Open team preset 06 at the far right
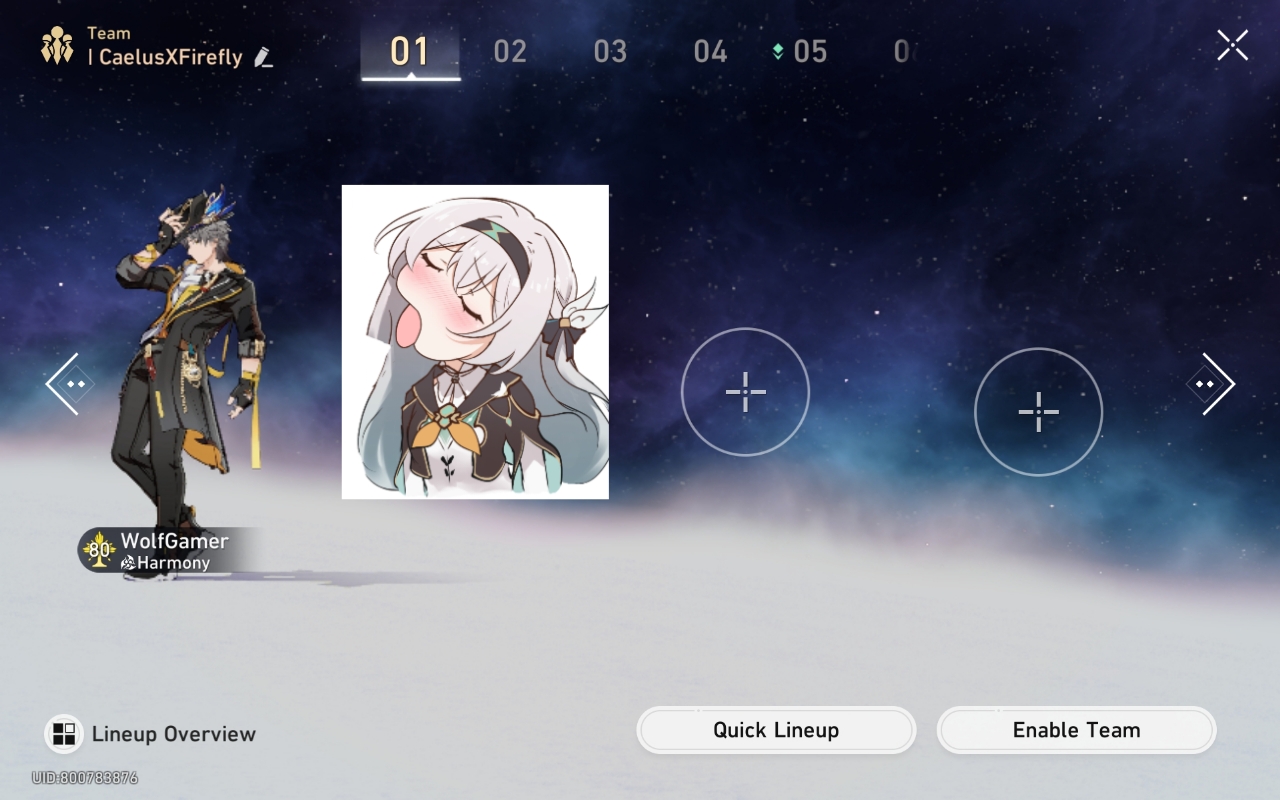This screenshot has width=1280, height=800. click(x=903, y=52)
